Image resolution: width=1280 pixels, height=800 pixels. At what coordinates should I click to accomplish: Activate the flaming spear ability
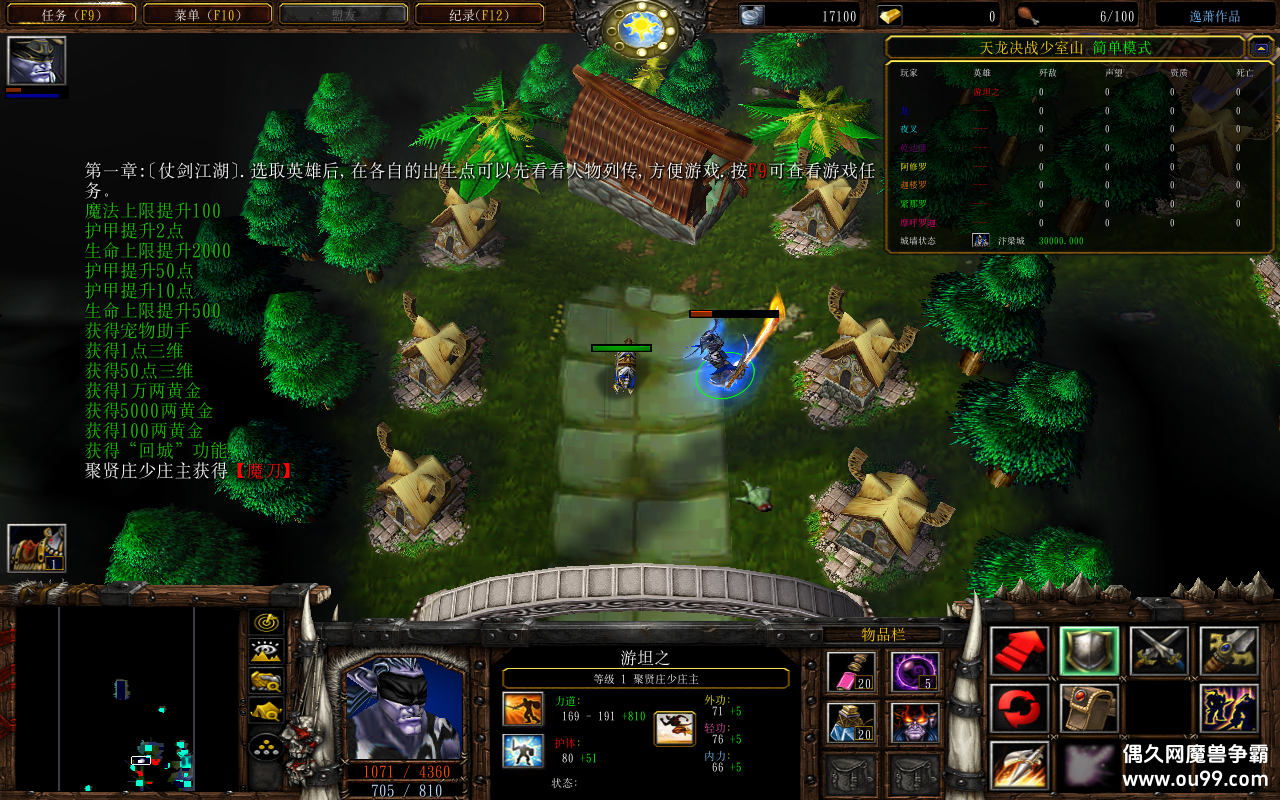(x=1020, y=766)
